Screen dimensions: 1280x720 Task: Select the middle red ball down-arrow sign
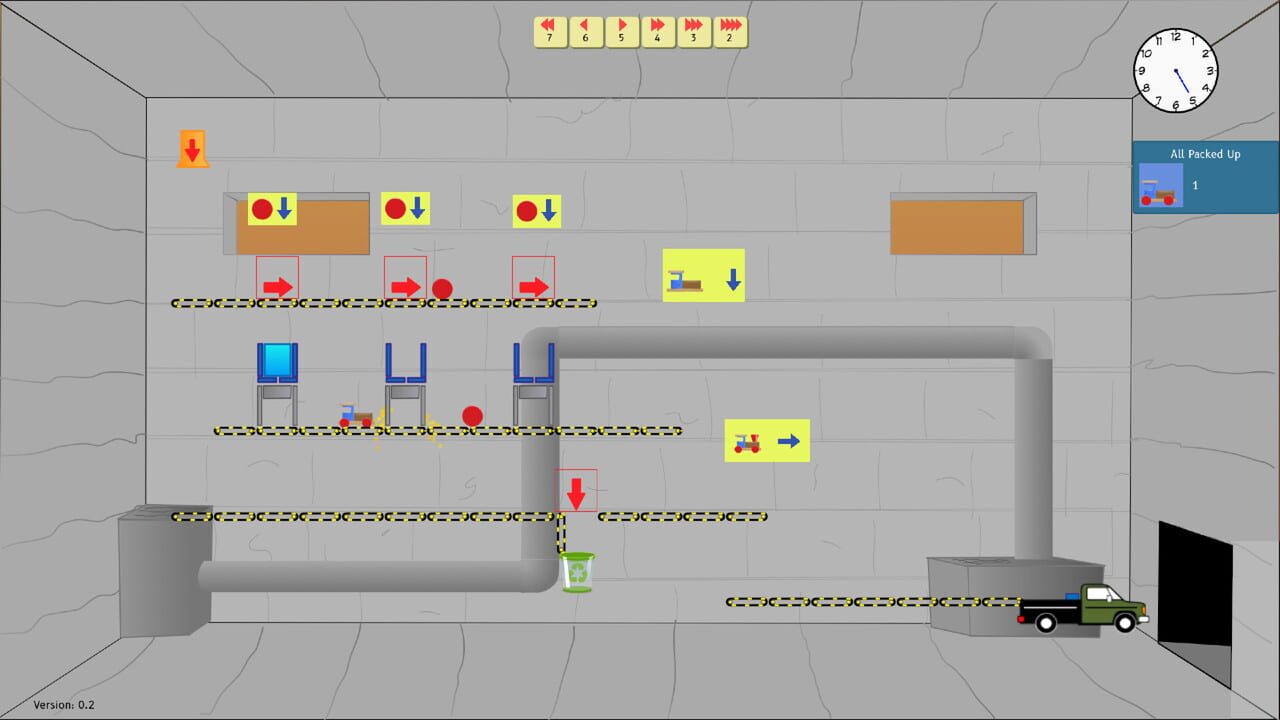point(405,209)
